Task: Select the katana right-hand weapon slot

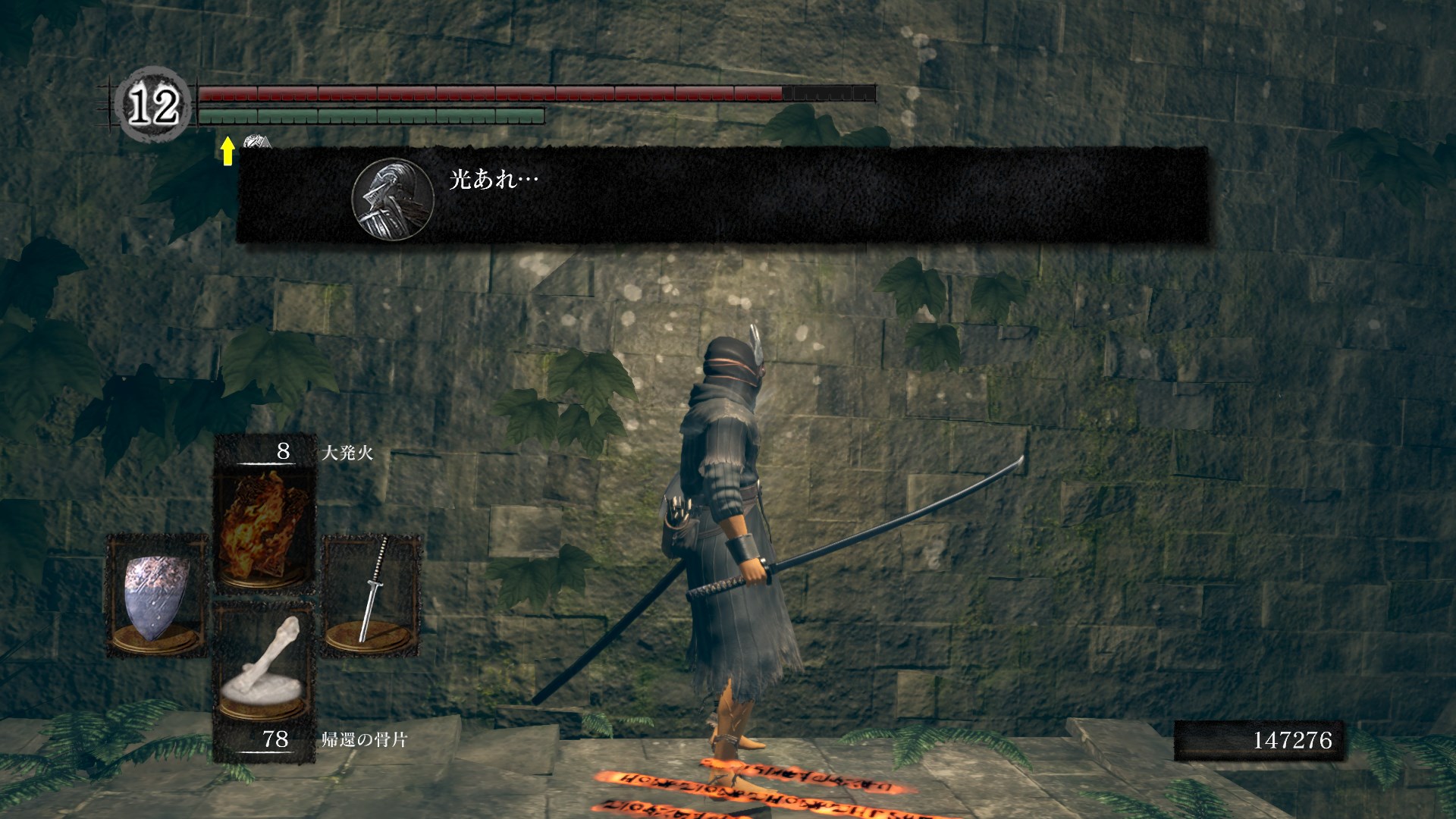Action: click(x=372, y=594)
